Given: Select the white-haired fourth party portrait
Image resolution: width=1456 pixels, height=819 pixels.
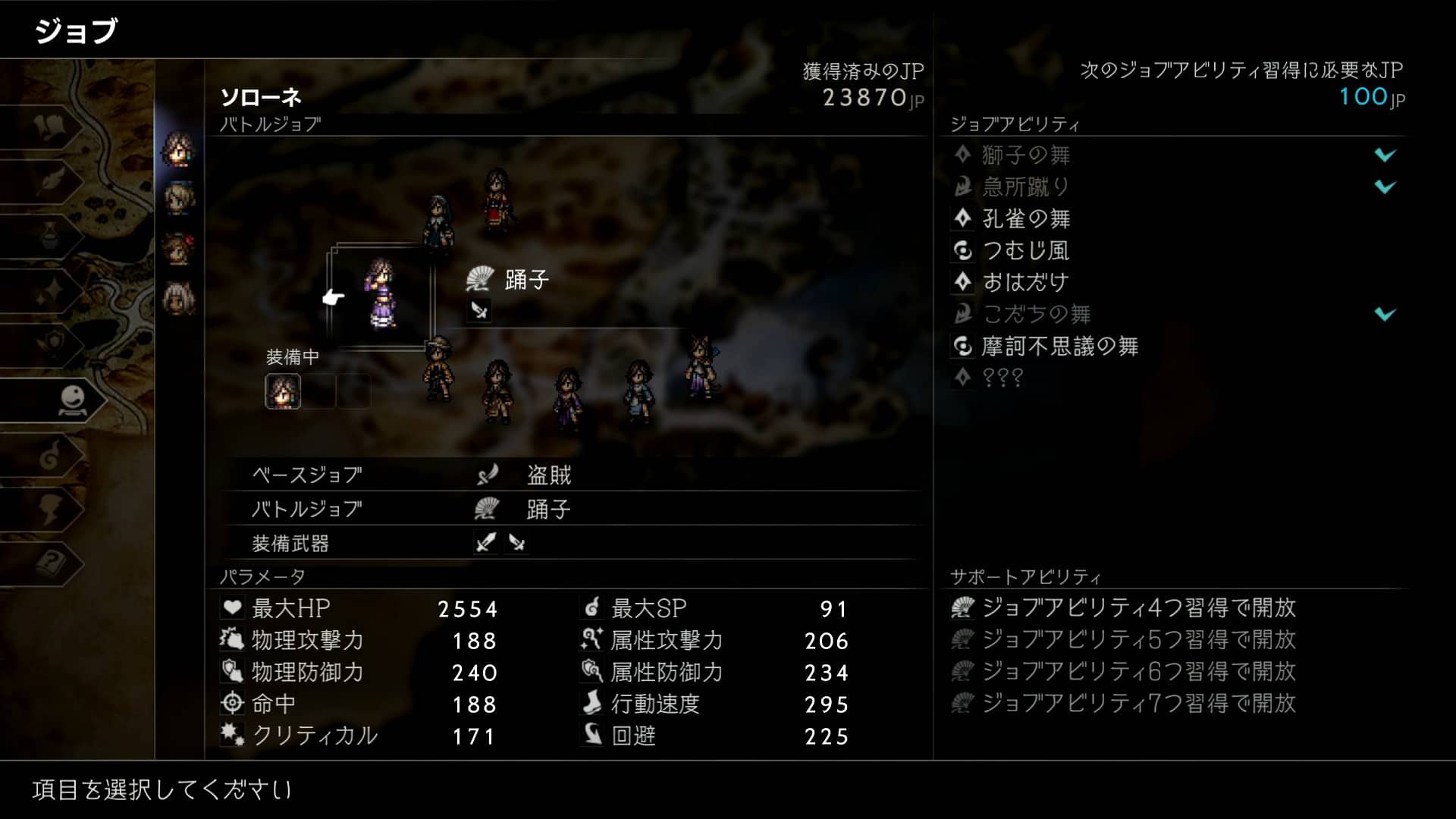Looking at the screenshot, I should (179, 300).
